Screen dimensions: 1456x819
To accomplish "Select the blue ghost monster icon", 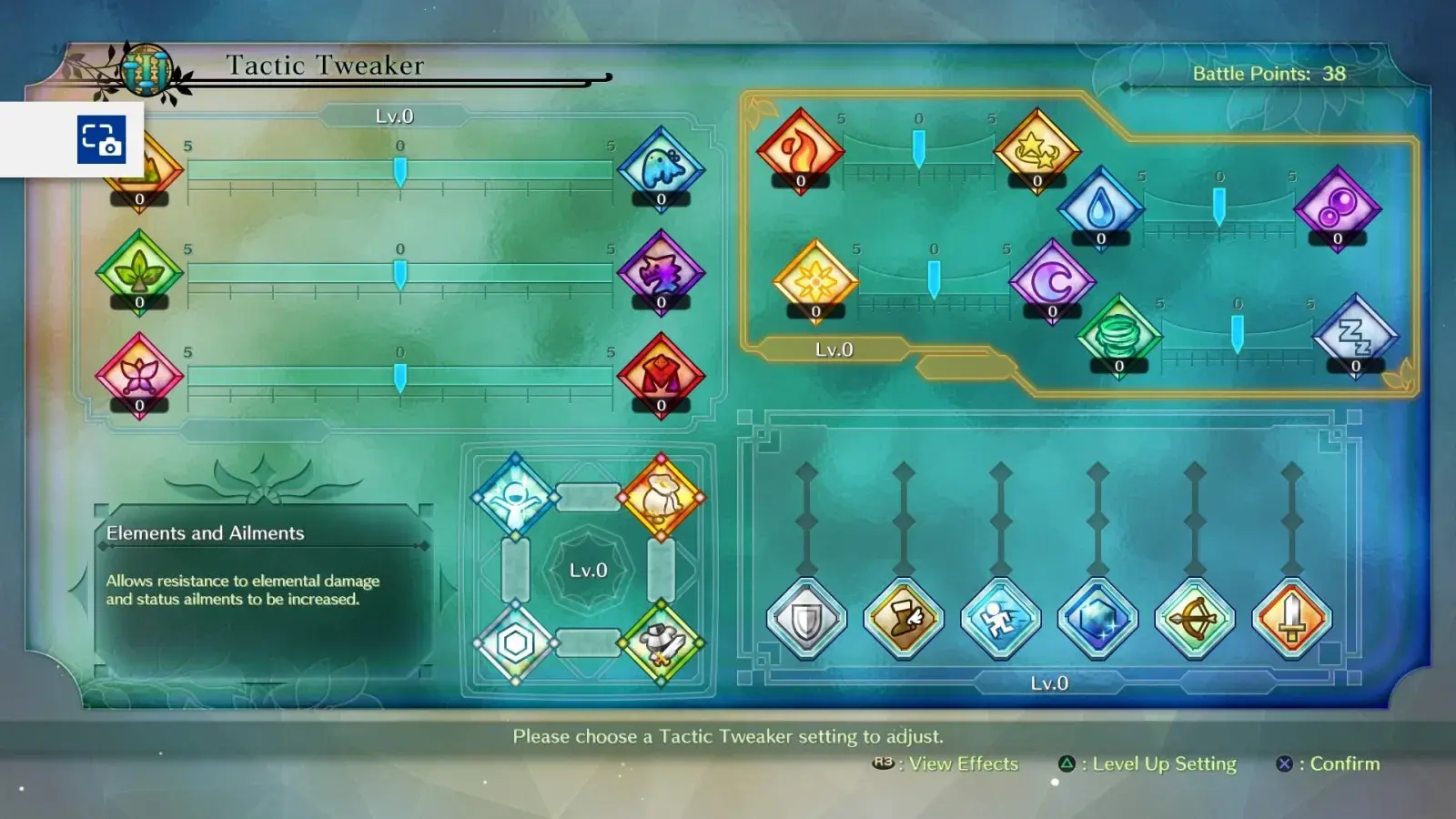I will click(662, 168).
